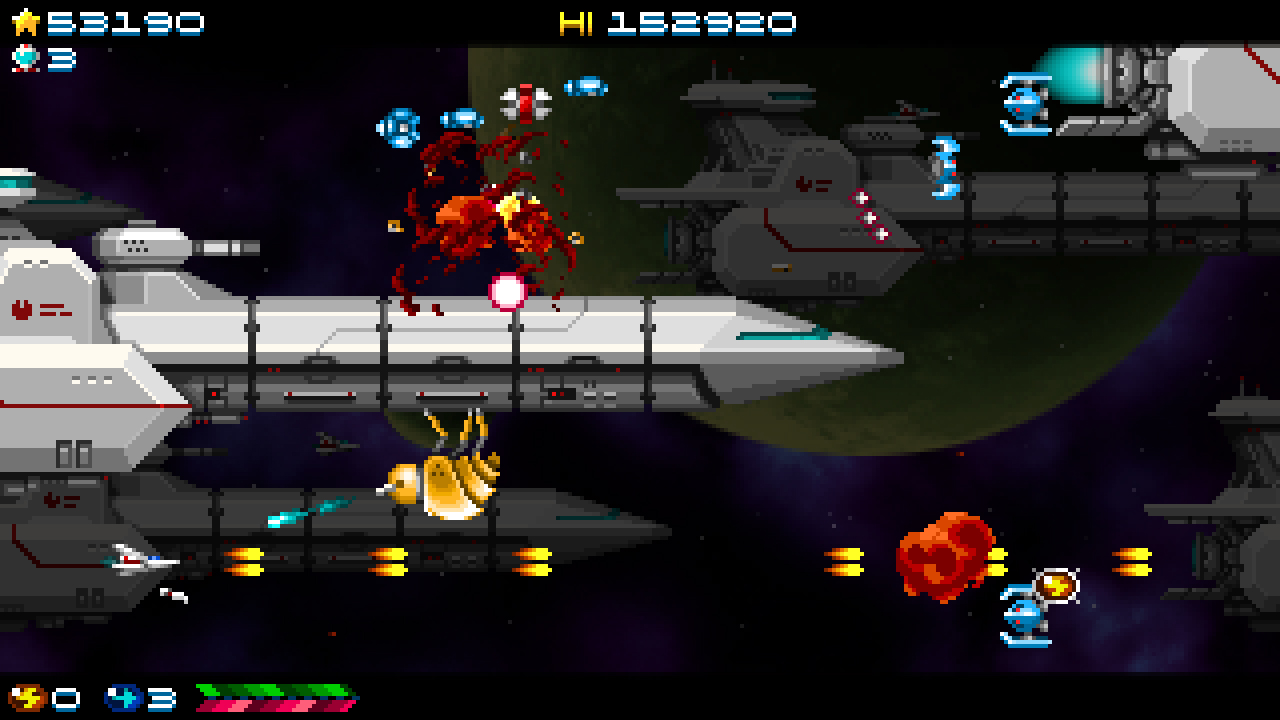This screenshot has height=720, width=1280.
Task: Select the player ship lives icon
Action: (x=24, y=57)
